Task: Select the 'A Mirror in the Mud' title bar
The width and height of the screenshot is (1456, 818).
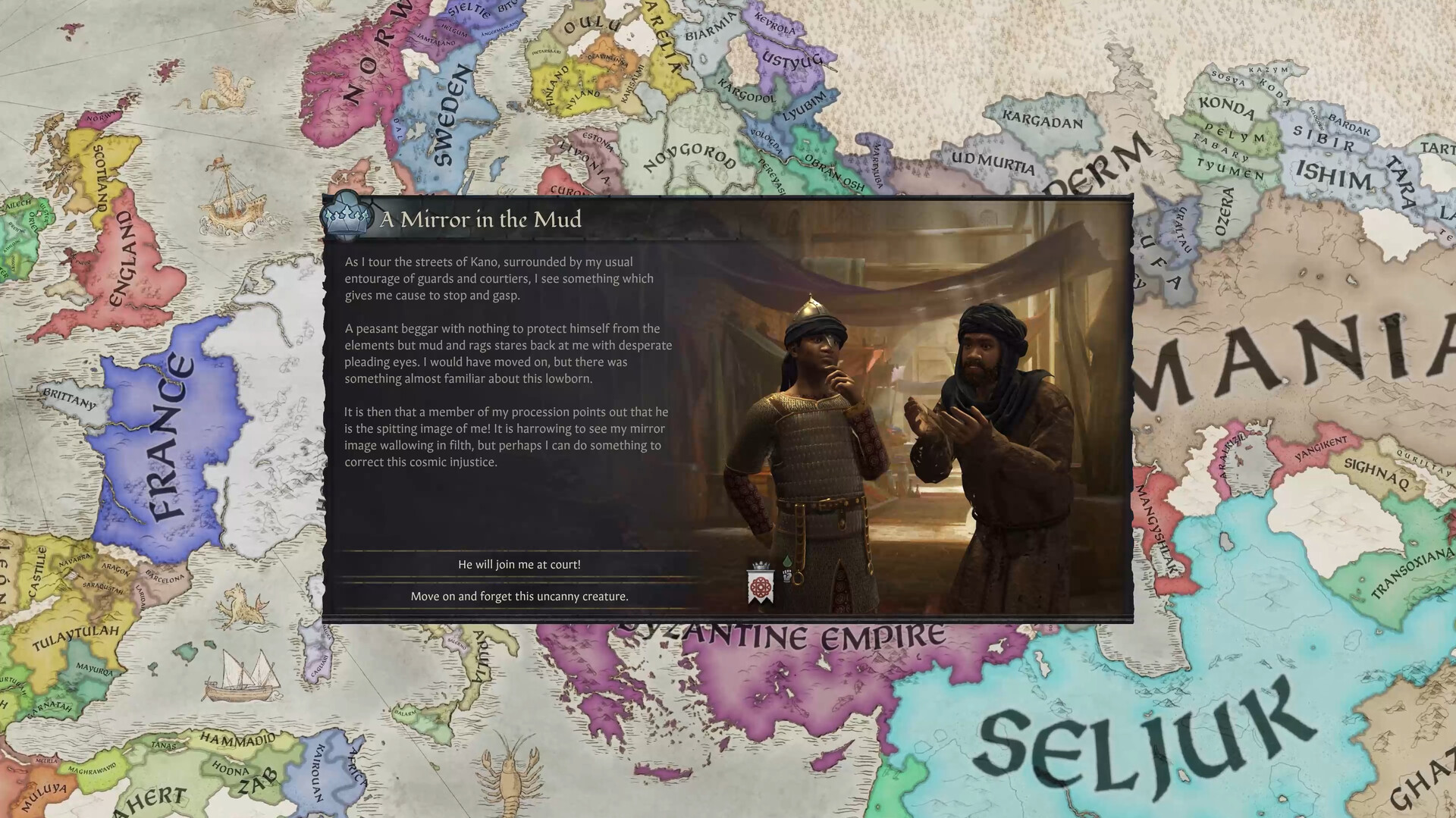Action: 479,221
